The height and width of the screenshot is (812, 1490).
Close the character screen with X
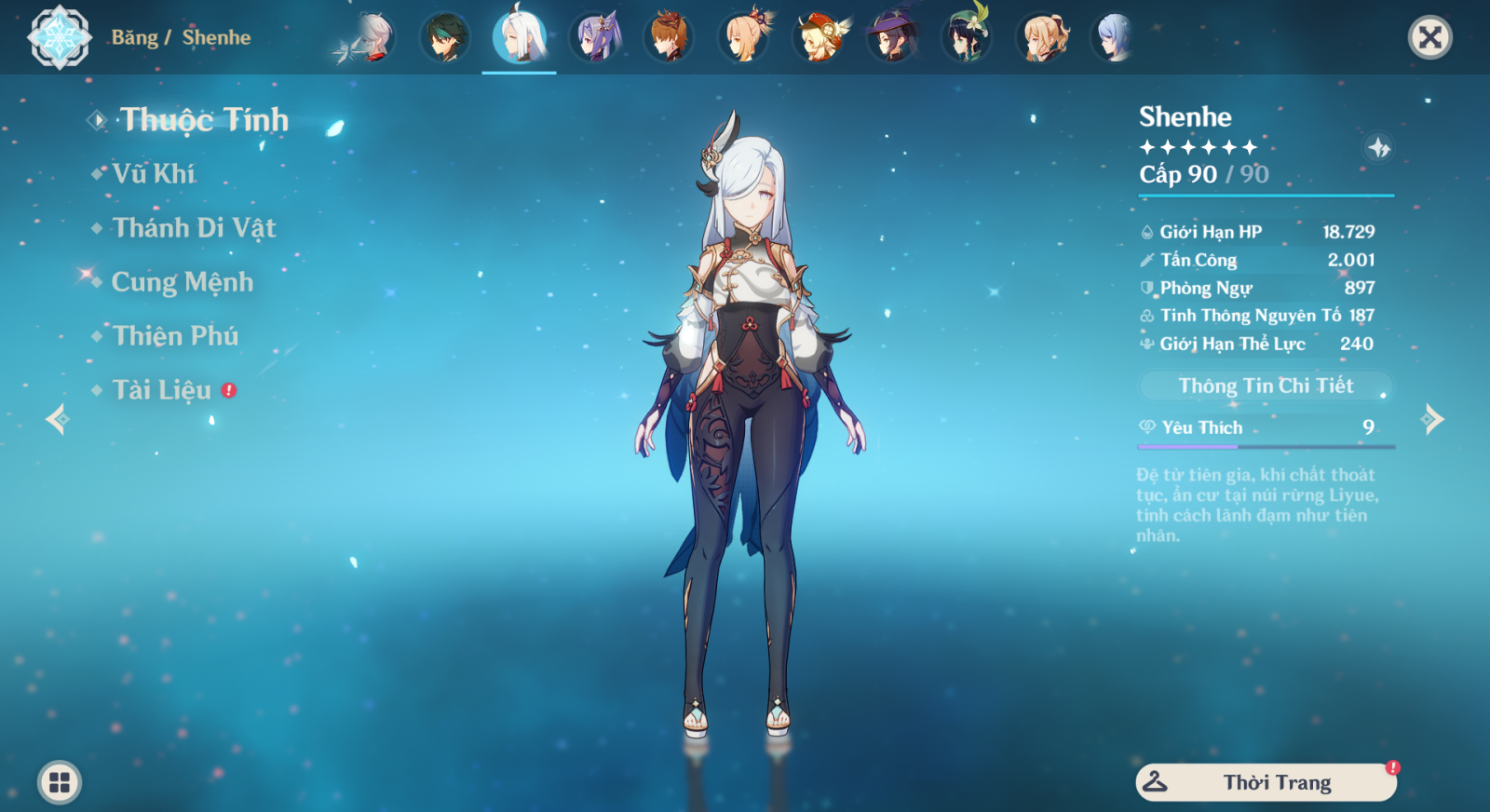[x=1429, y=38]
